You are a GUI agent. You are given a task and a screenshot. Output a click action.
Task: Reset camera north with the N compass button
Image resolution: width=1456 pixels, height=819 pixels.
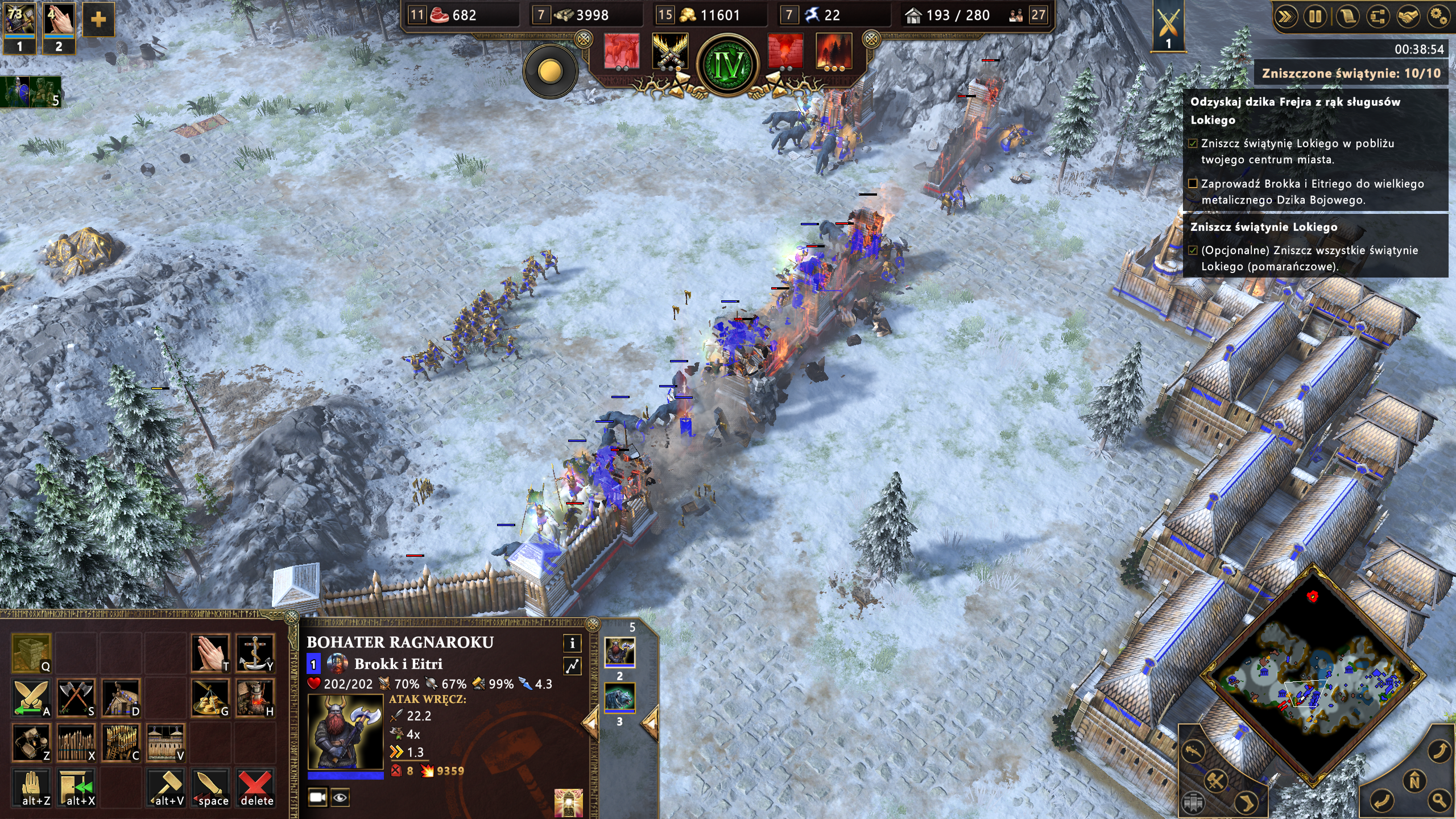(1414, 781)
